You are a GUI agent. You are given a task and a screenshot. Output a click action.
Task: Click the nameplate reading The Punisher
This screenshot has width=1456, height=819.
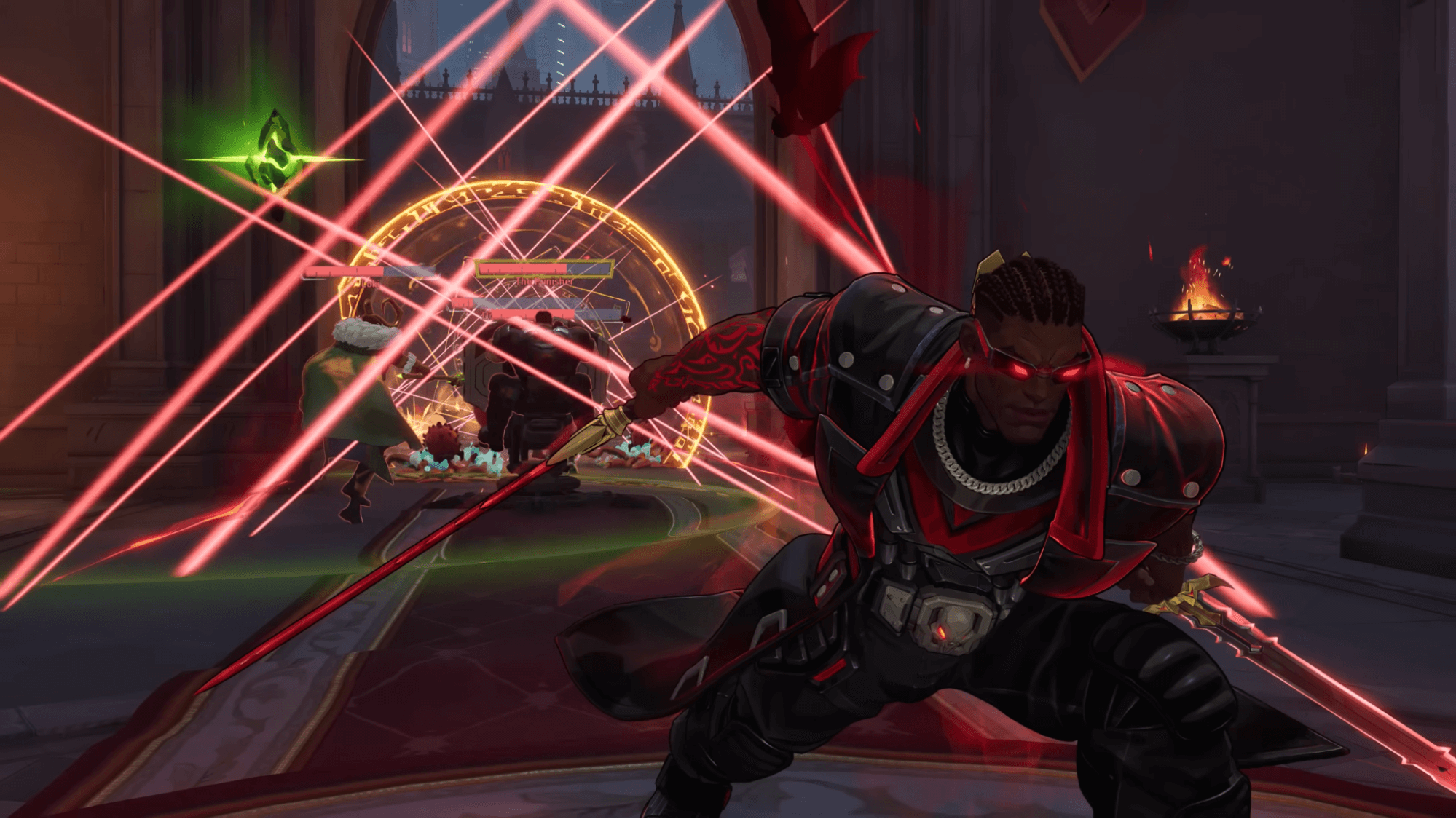pyautogui.click(x=544, y=281)
